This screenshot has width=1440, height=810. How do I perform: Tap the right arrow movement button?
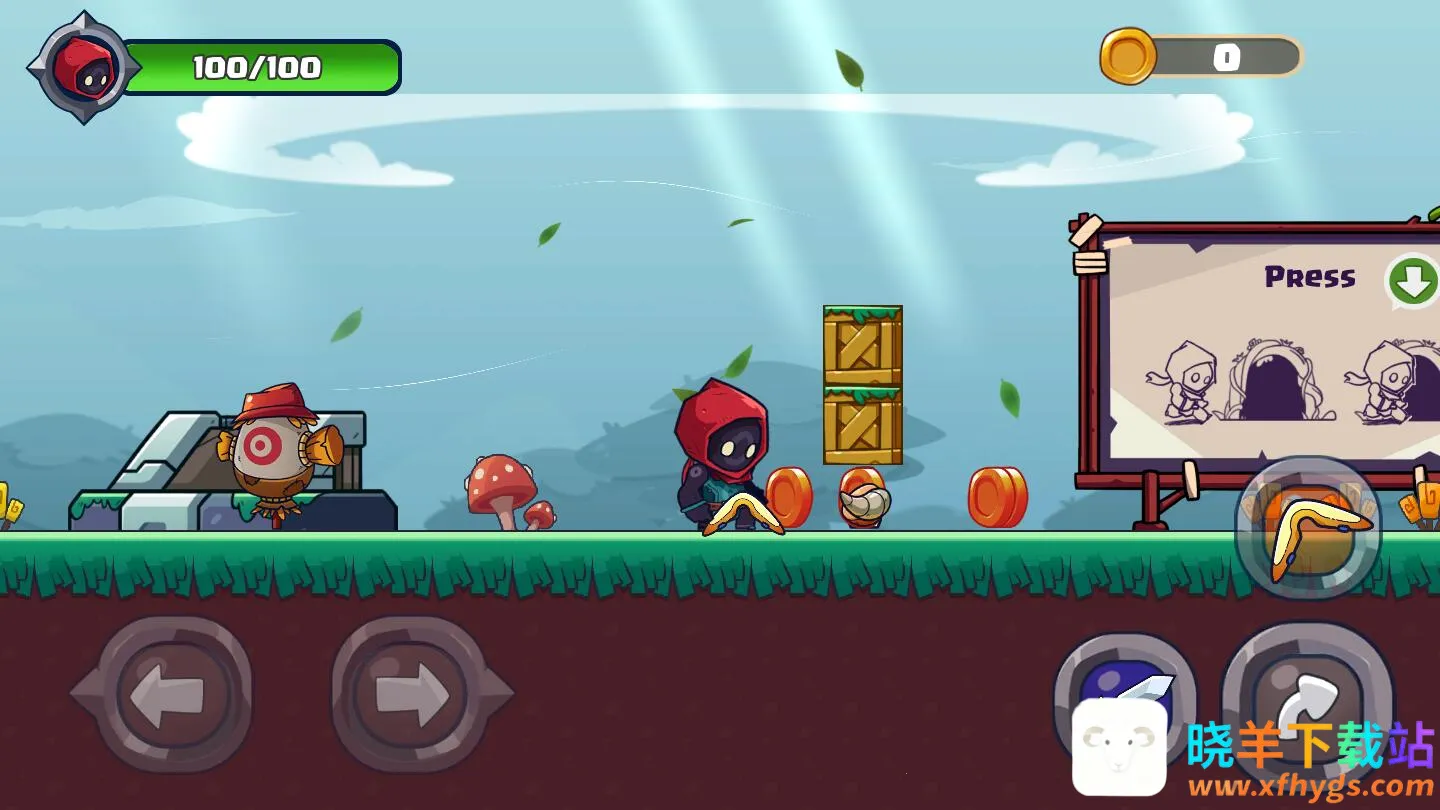pos(411,692)
